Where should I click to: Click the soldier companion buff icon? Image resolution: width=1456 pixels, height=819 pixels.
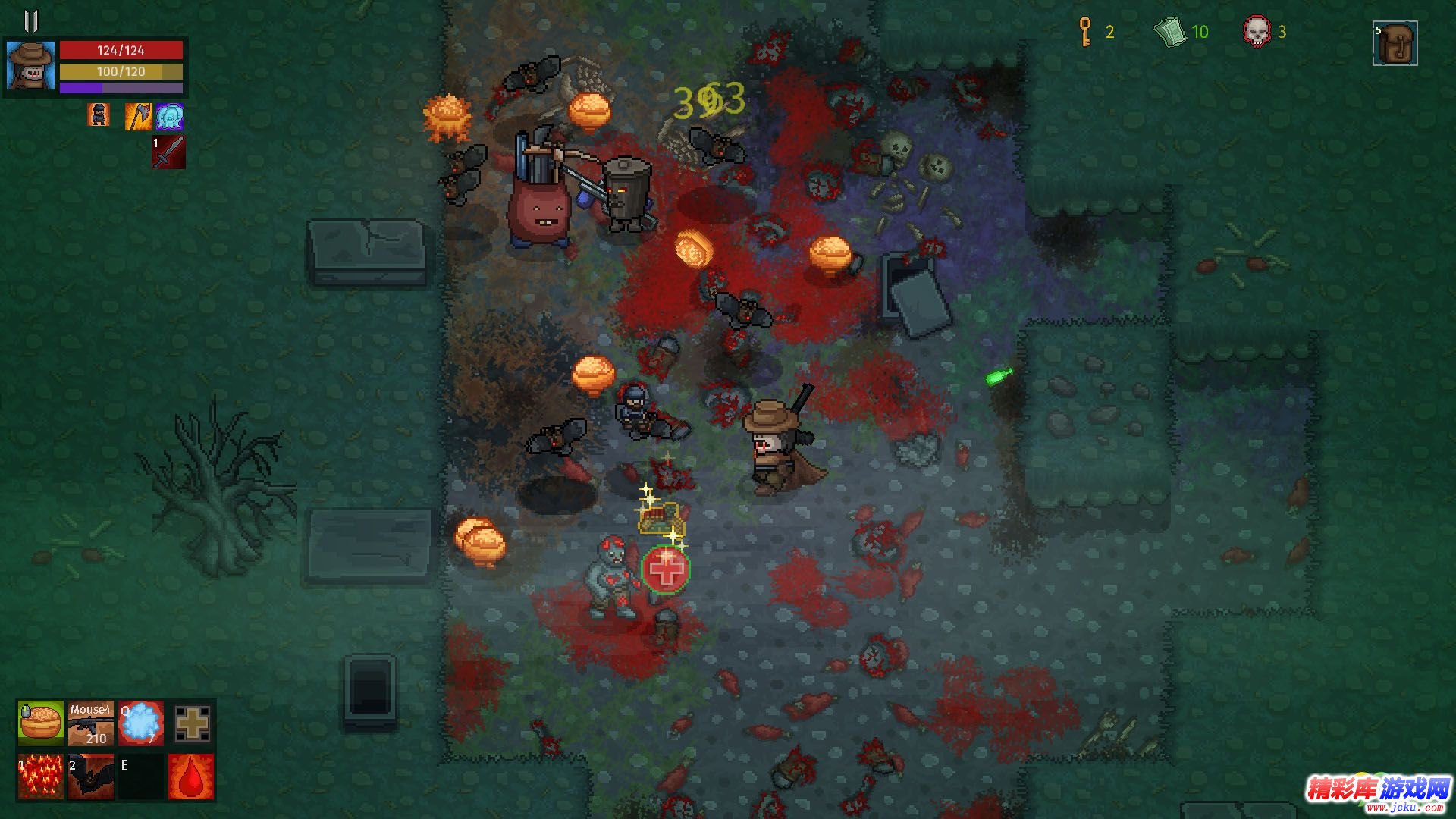[x=99, y=115]
